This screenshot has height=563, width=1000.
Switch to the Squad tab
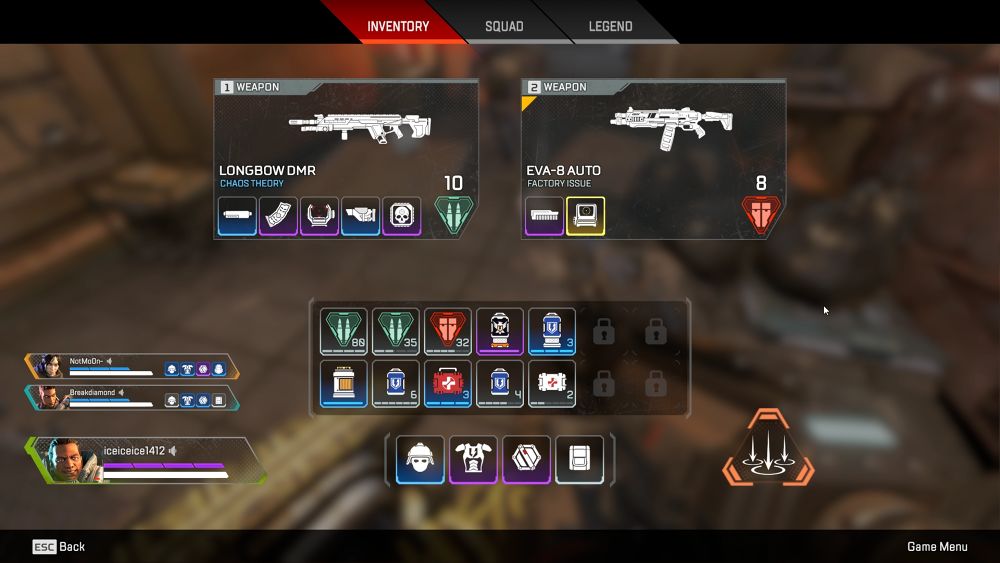(504, 26)
